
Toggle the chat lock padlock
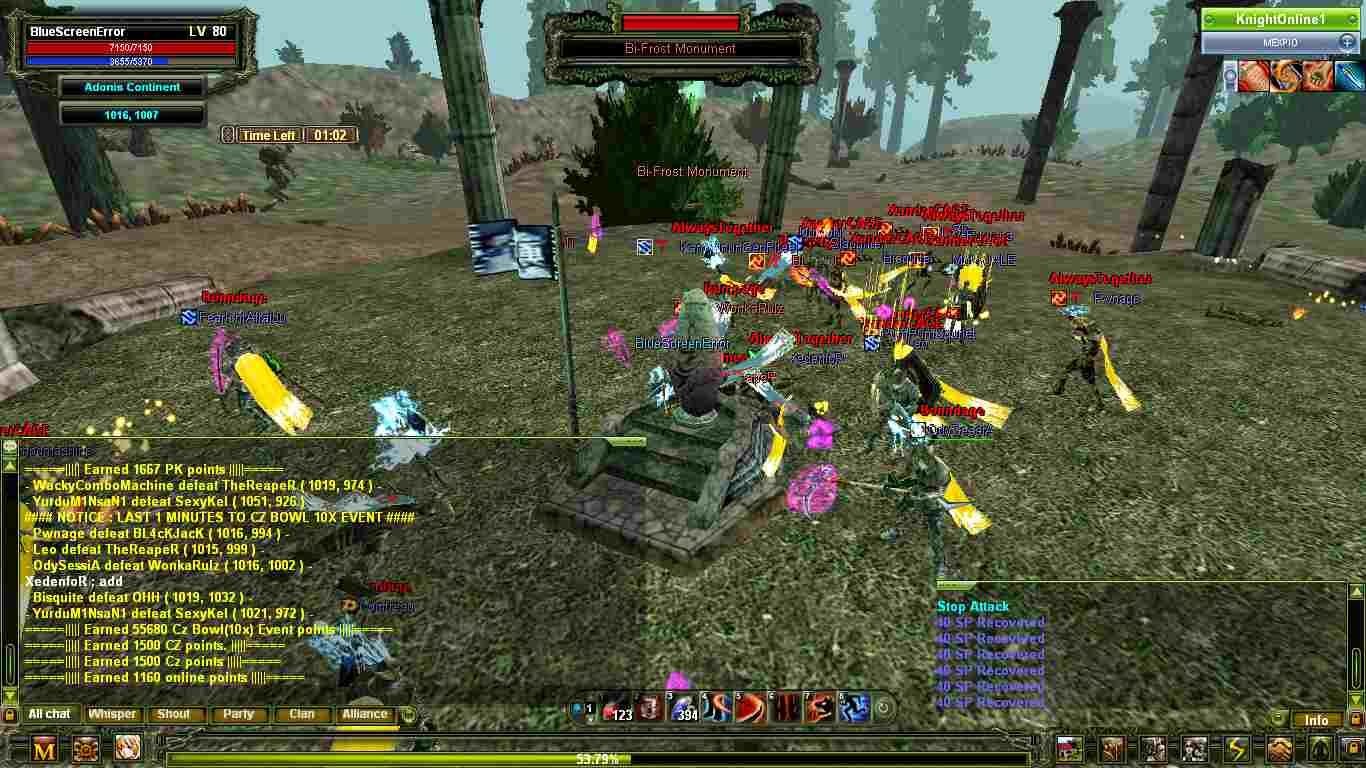tap(10, 715)
